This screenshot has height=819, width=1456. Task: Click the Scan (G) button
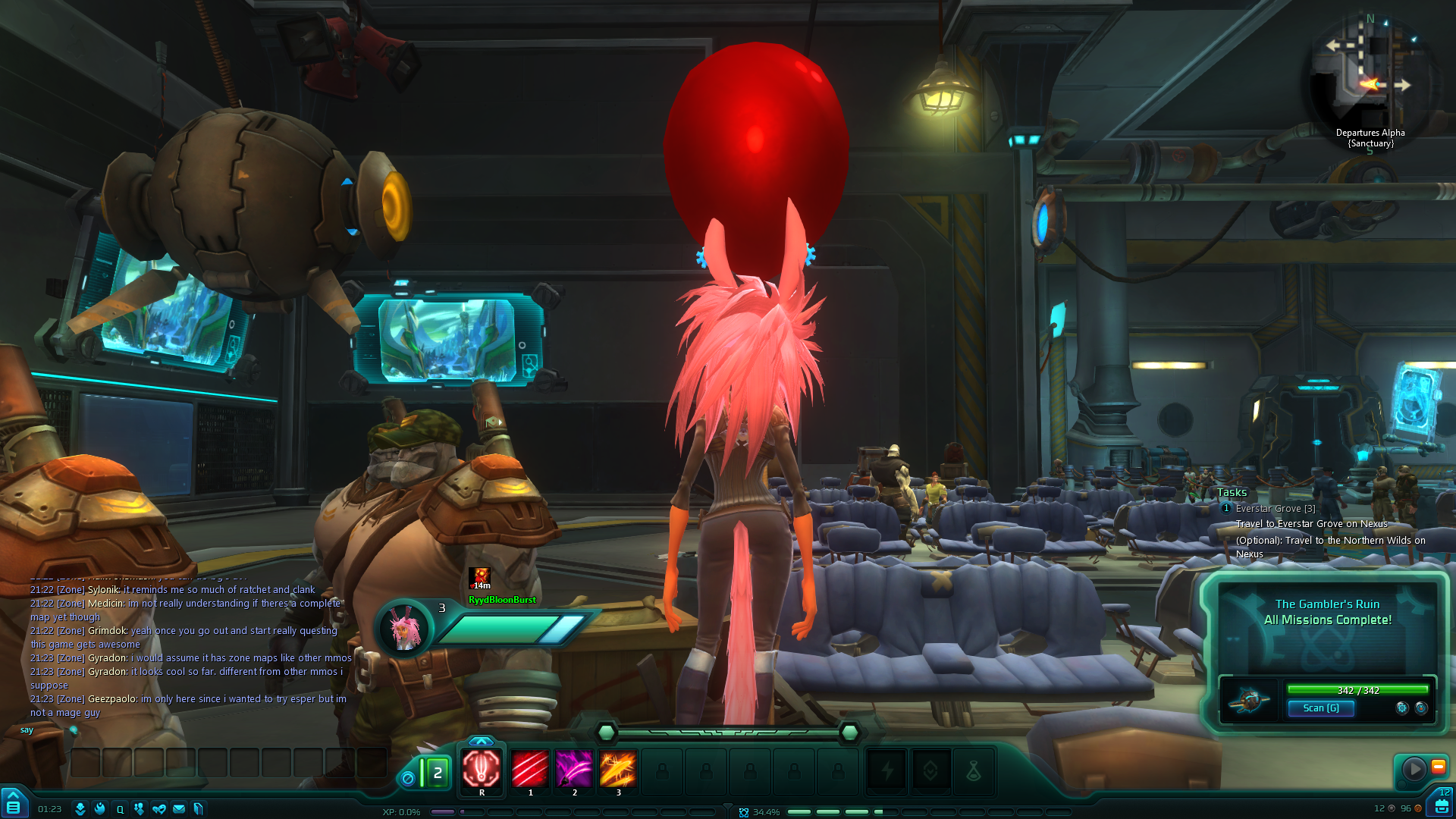coord(1320,708)
